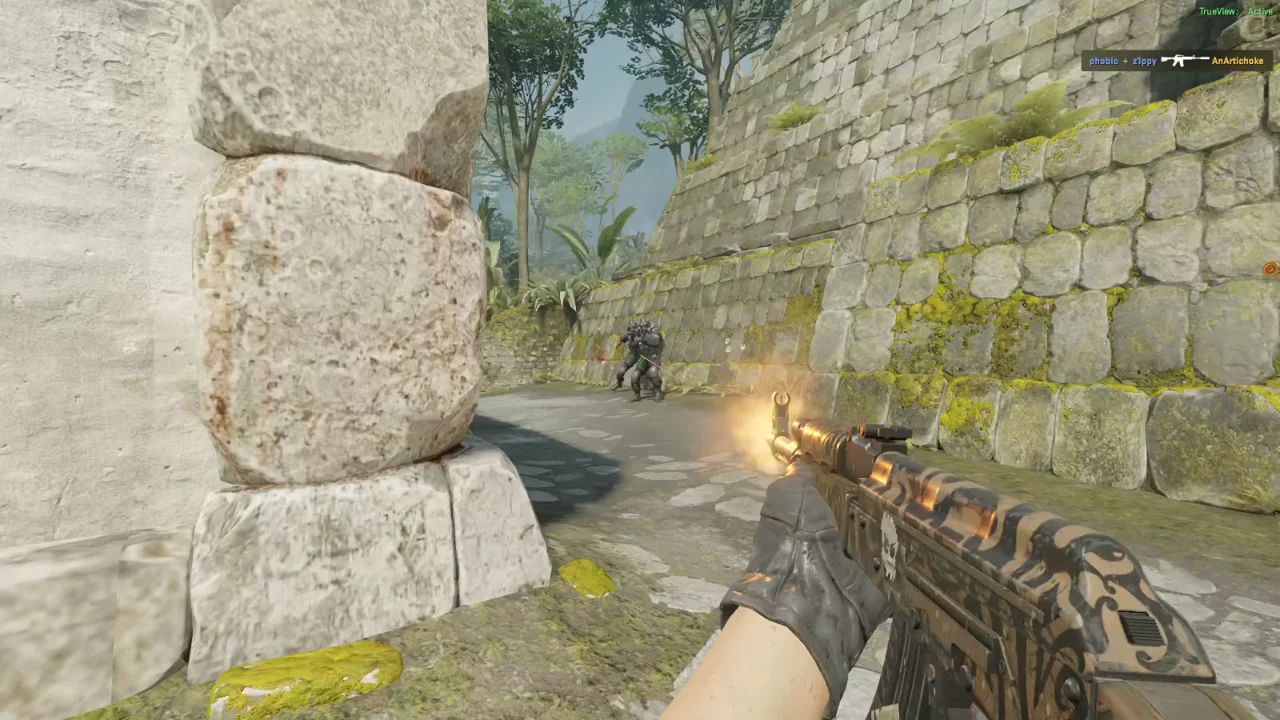Toggle the kill feed notification panel
Viewport: 1280px width, 720px height.
[x=1175, y=60]
